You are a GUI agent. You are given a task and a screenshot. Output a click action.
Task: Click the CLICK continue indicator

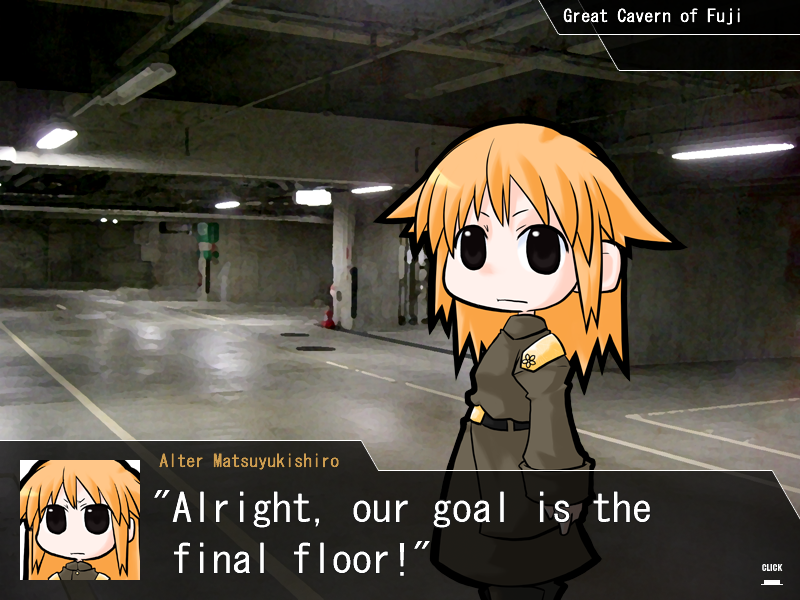pyautogui.click(x=771, y=572)
